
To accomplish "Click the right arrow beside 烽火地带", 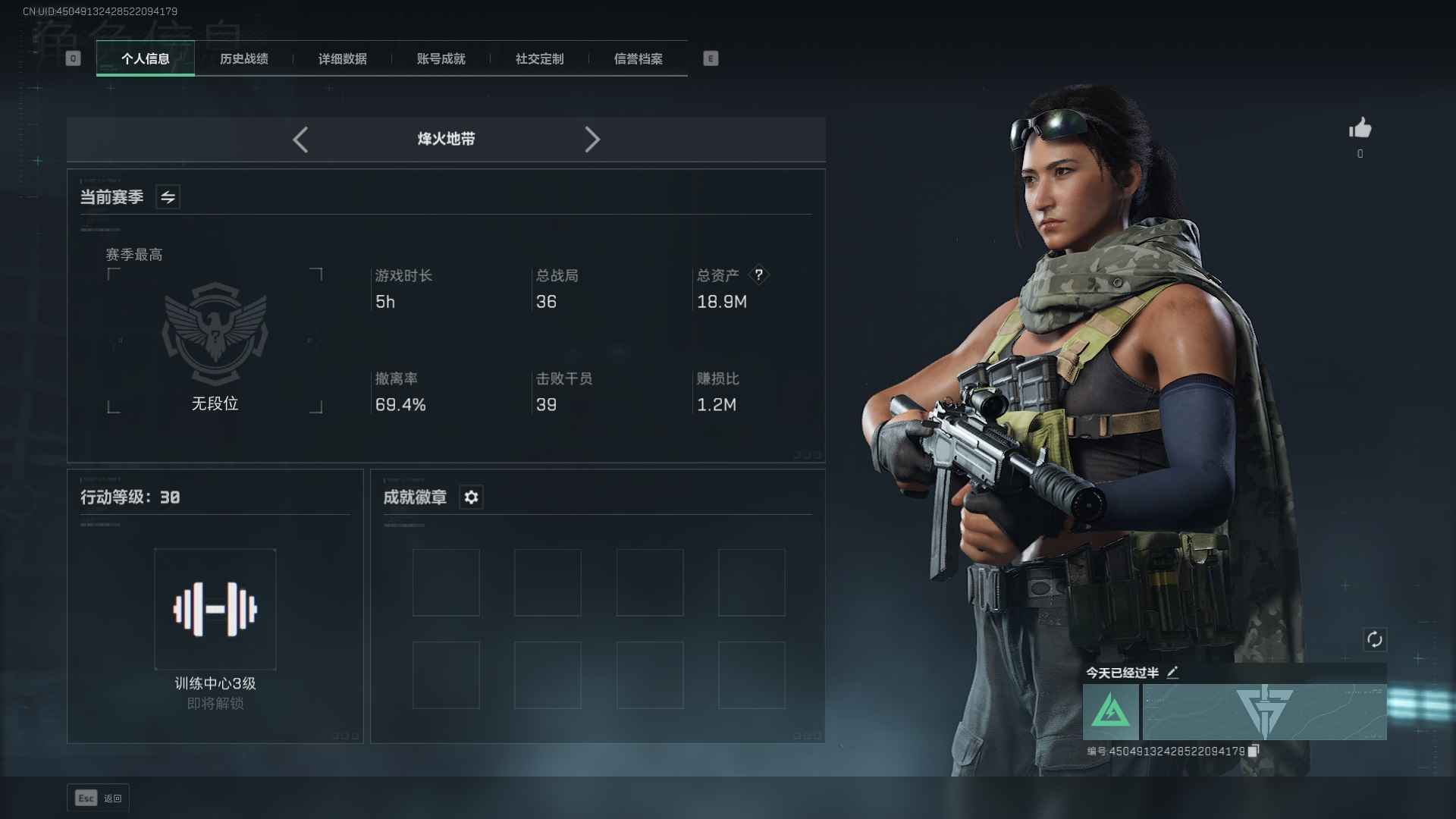I will pos(592,140).
